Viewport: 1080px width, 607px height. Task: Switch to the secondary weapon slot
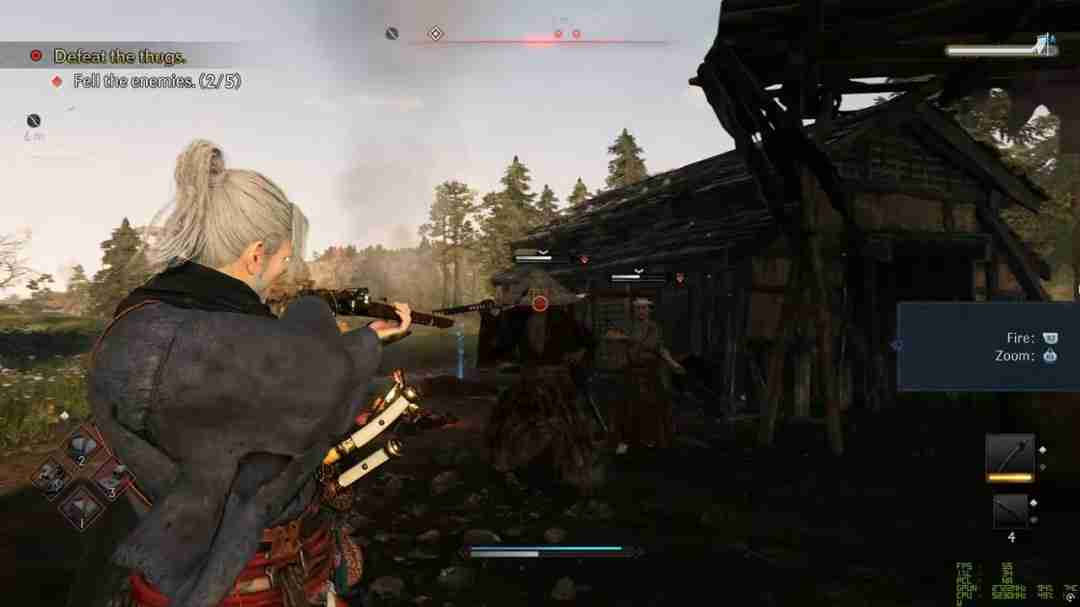click(1010, 510)
